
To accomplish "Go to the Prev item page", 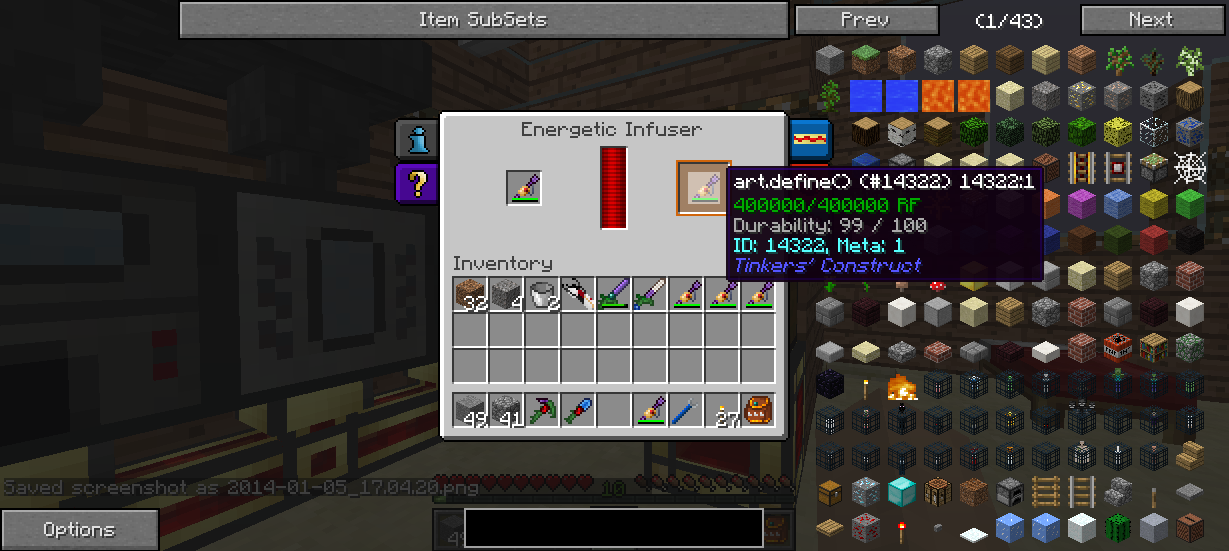I will point(866,20).
